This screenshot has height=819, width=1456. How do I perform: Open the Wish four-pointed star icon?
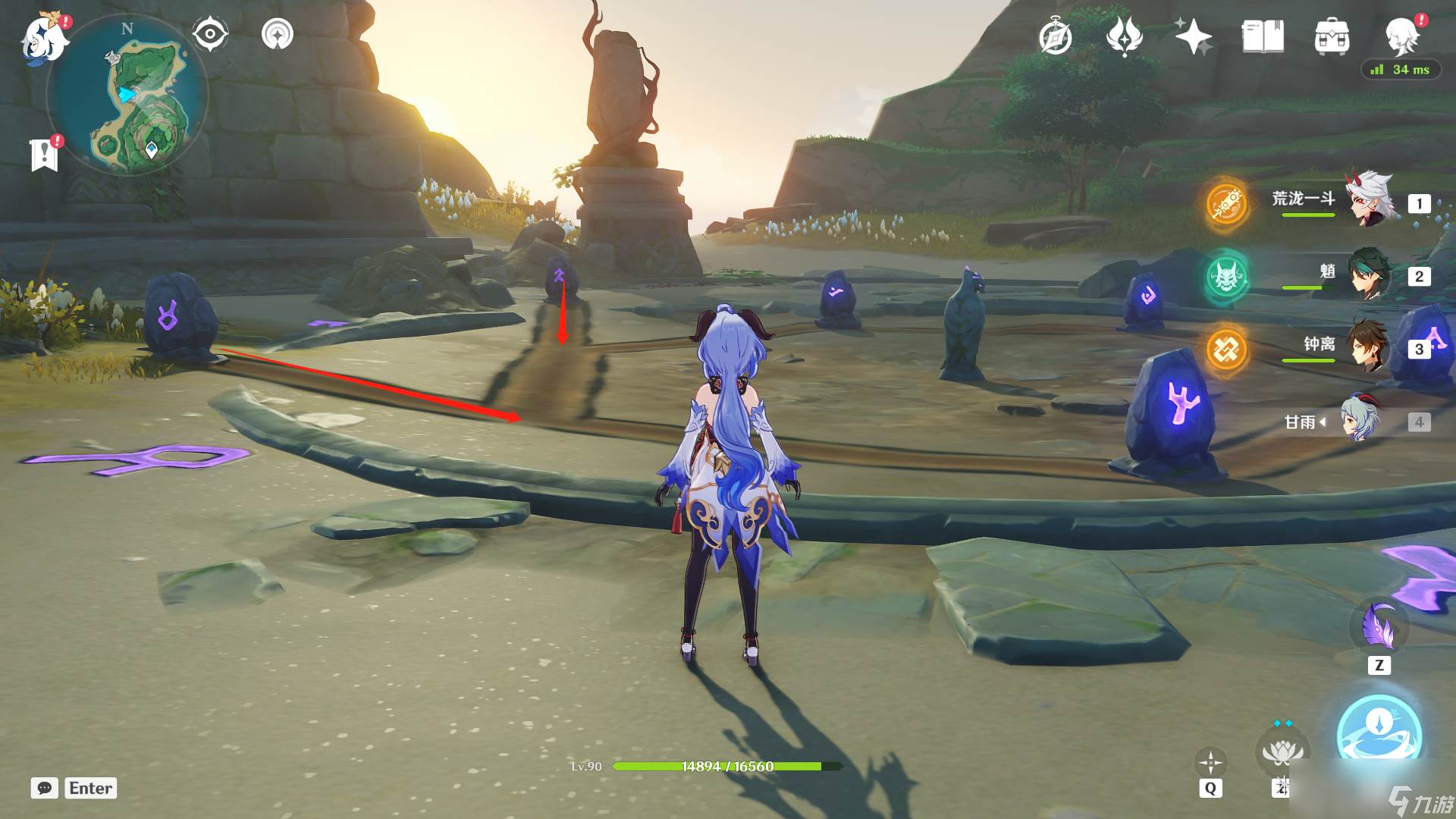click(x=1193, y=36)
